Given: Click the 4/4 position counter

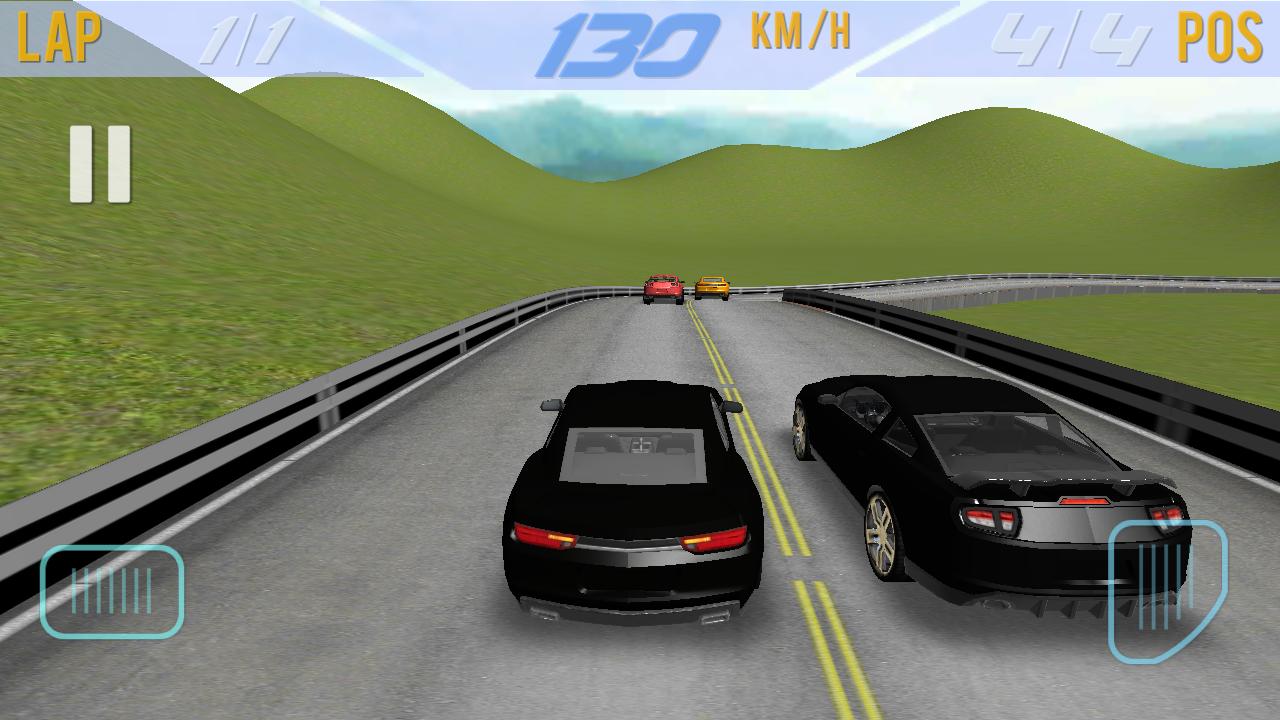Looking at the screenshot, I should point(1071,38).
